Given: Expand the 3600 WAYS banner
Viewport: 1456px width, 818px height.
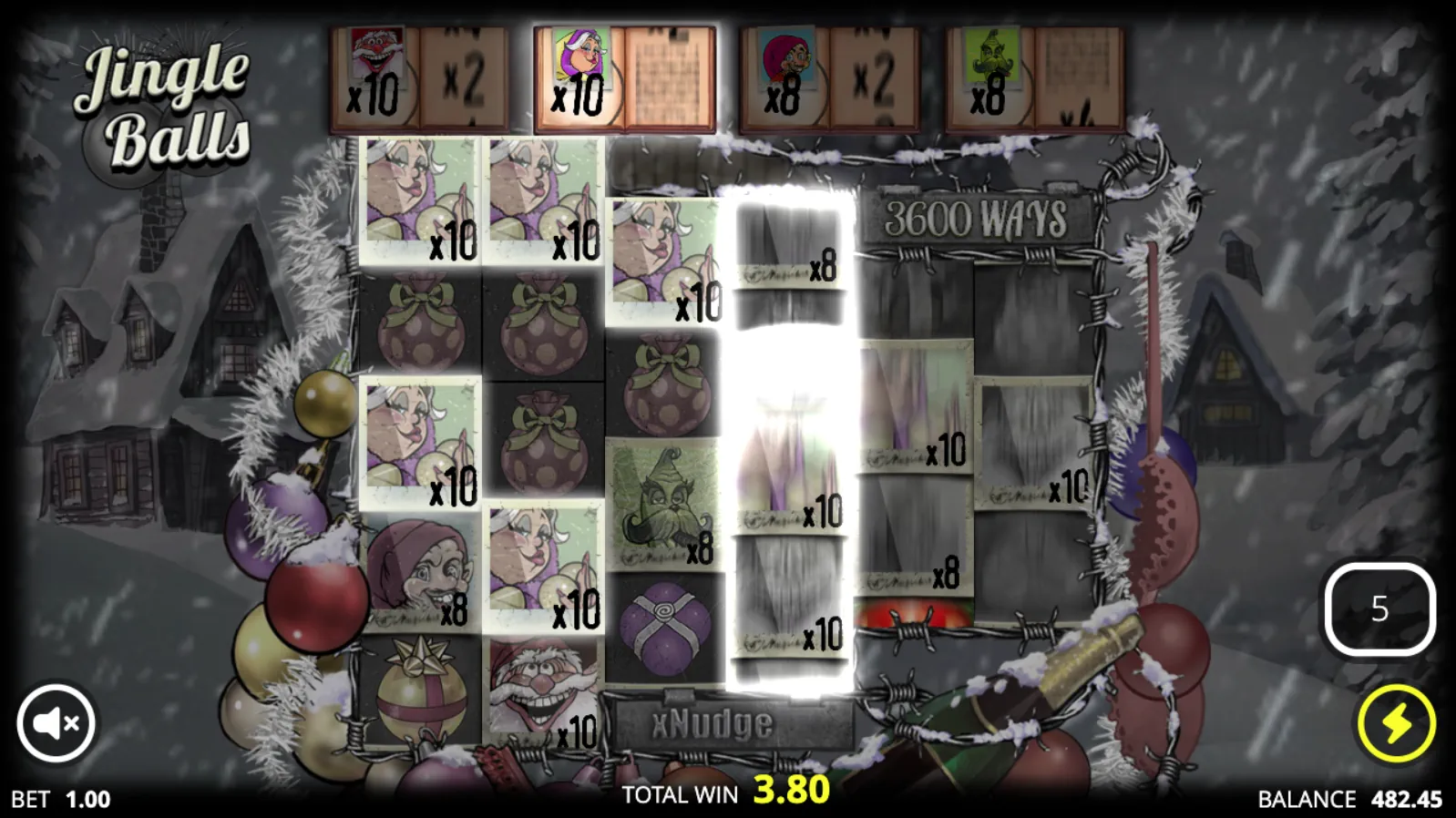Looking at the screenshot, I should click(977, 219).
